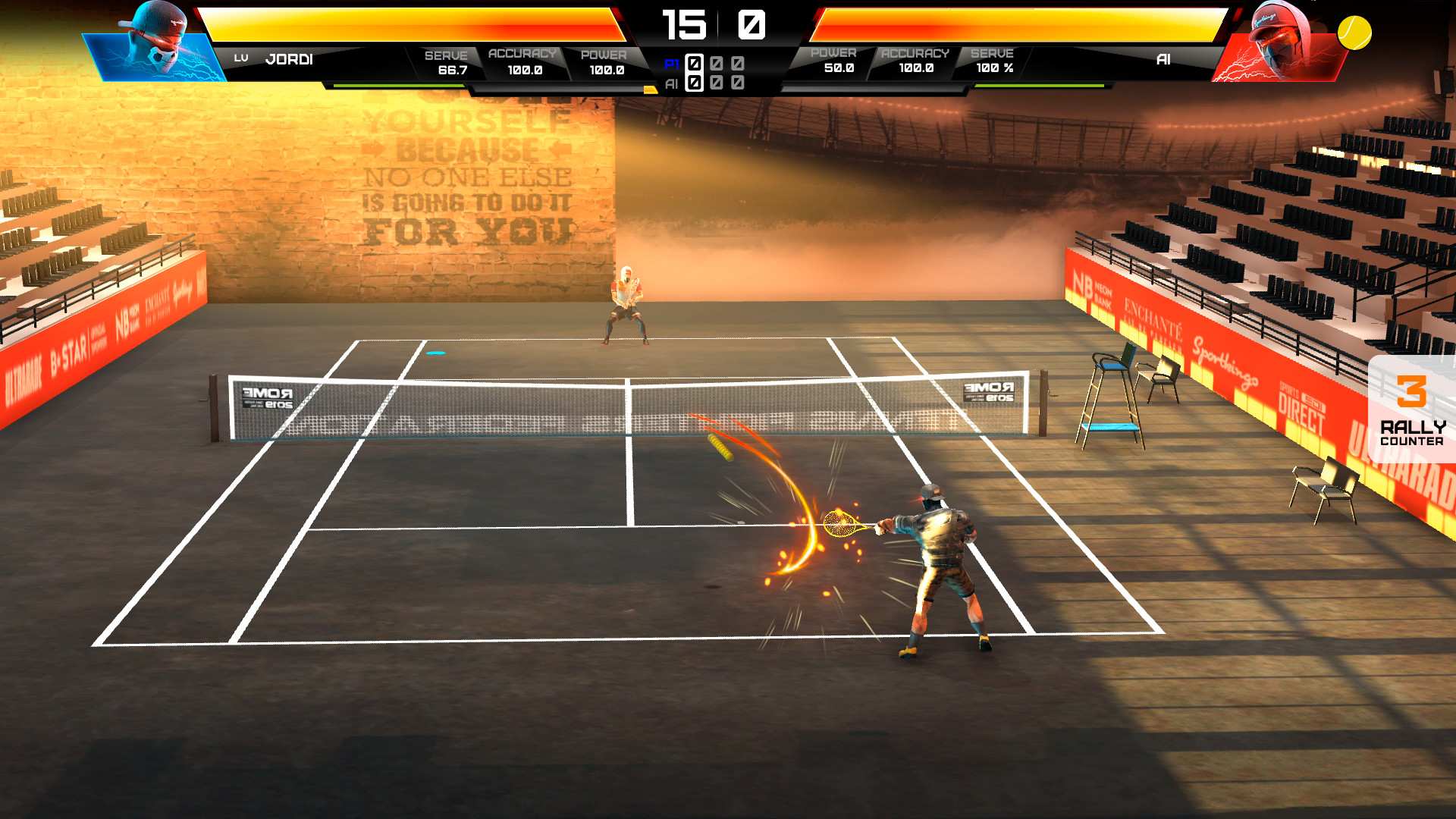Click Jordi's SERVE stat showing 66.7
Image resolution: width=1456 pixels, height=819 pixels.
click(449, 61)
